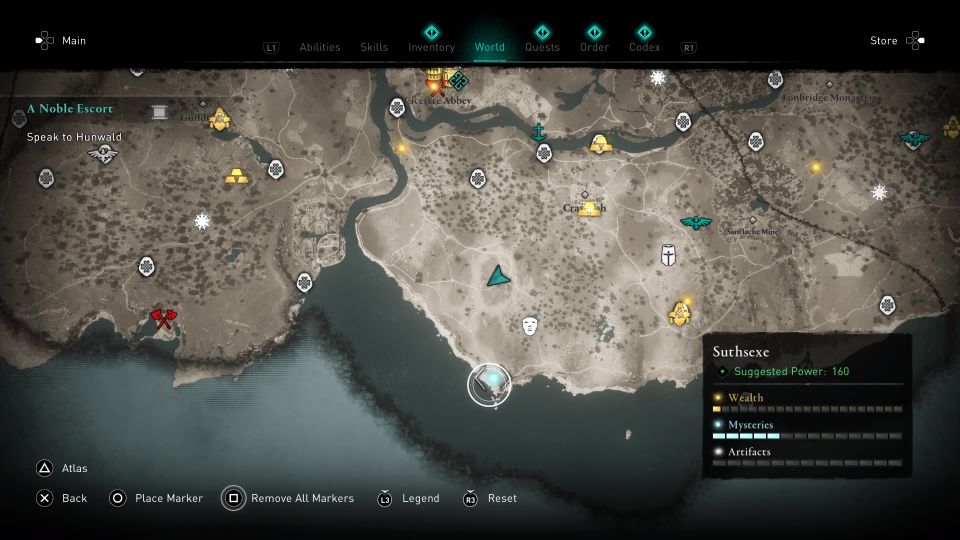960x540 pixels.
Task: Go to the Inventory tab
Action: pyautogui.click(x=431, y=47)
